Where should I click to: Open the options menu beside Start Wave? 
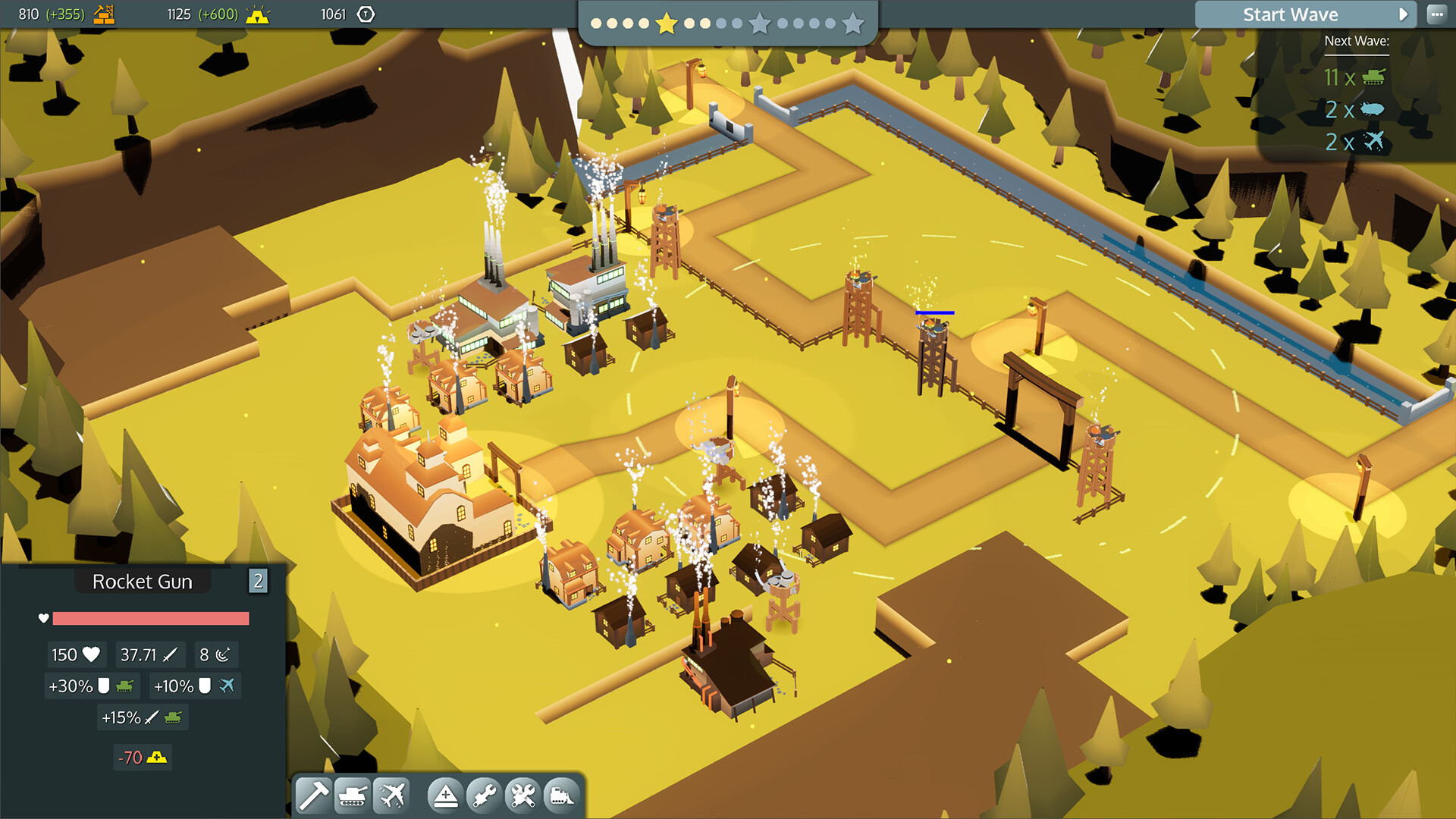(x=1438, y=14)
